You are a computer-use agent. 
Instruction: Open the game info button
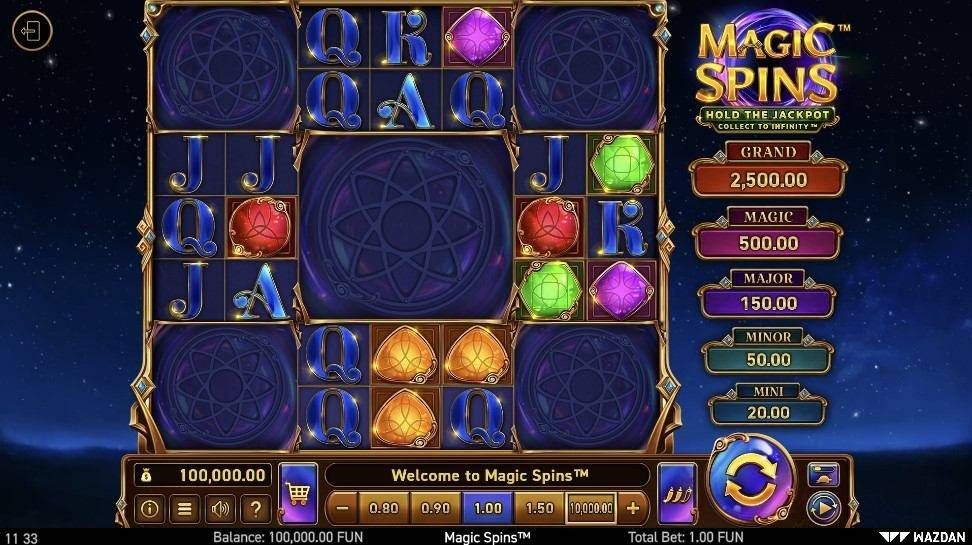[x=150, y=509]
